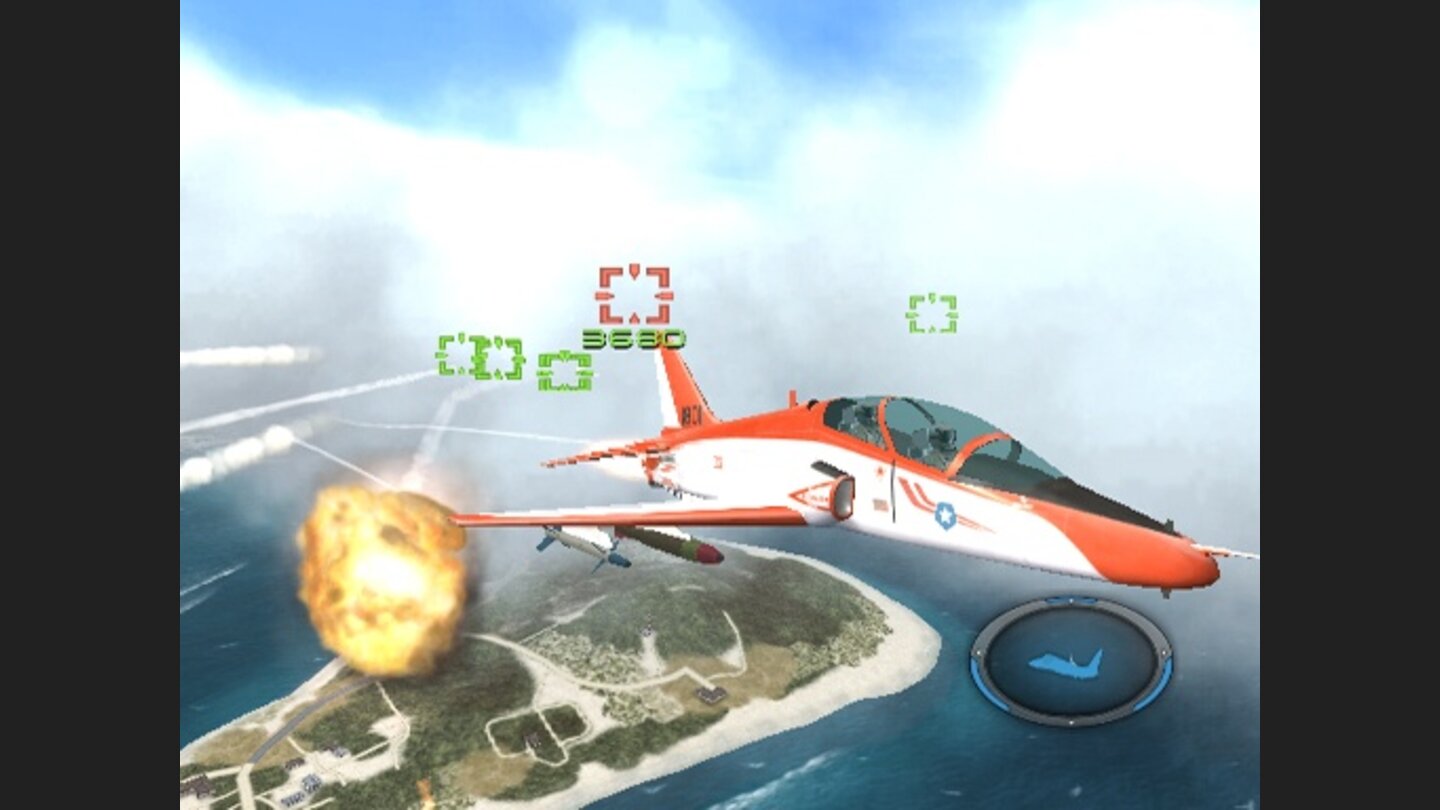Click the right white marker on the radar edge
1440x810 pixels.
point(1164,653)
